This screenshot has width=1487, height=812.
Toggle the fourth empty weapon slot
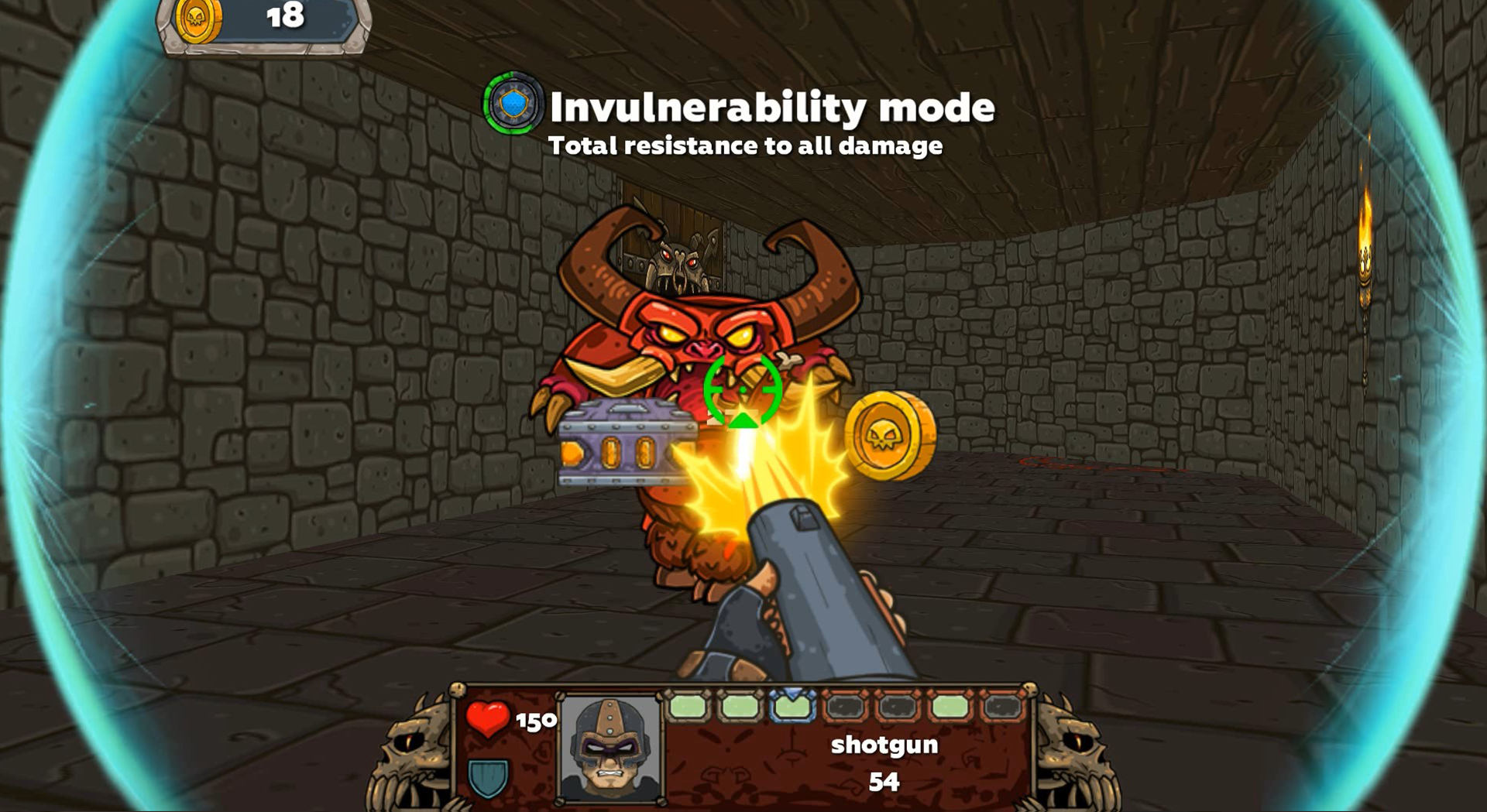point(844,707)
